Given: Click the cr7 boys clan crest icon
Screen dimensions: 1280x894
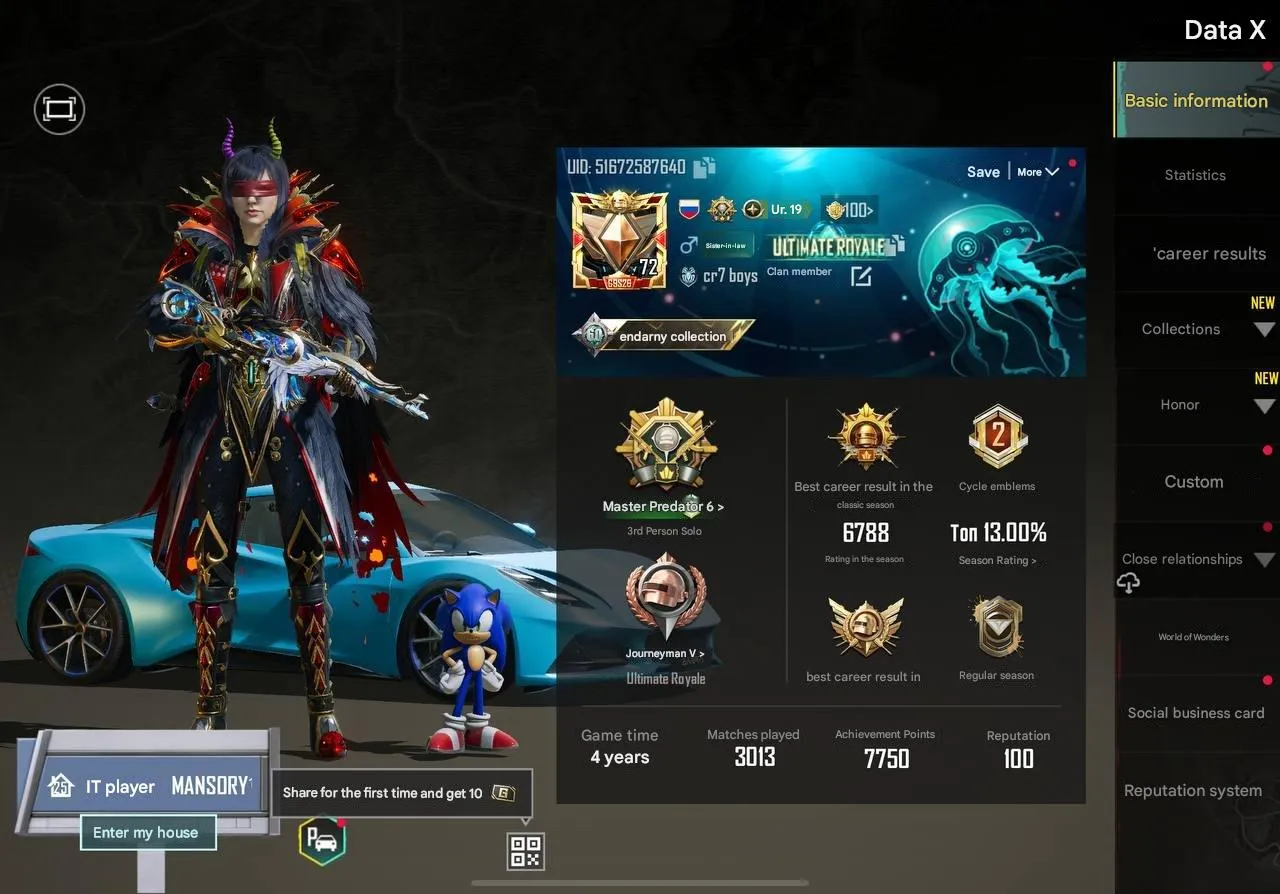Looking at the screenshot, I should point(690,276).
